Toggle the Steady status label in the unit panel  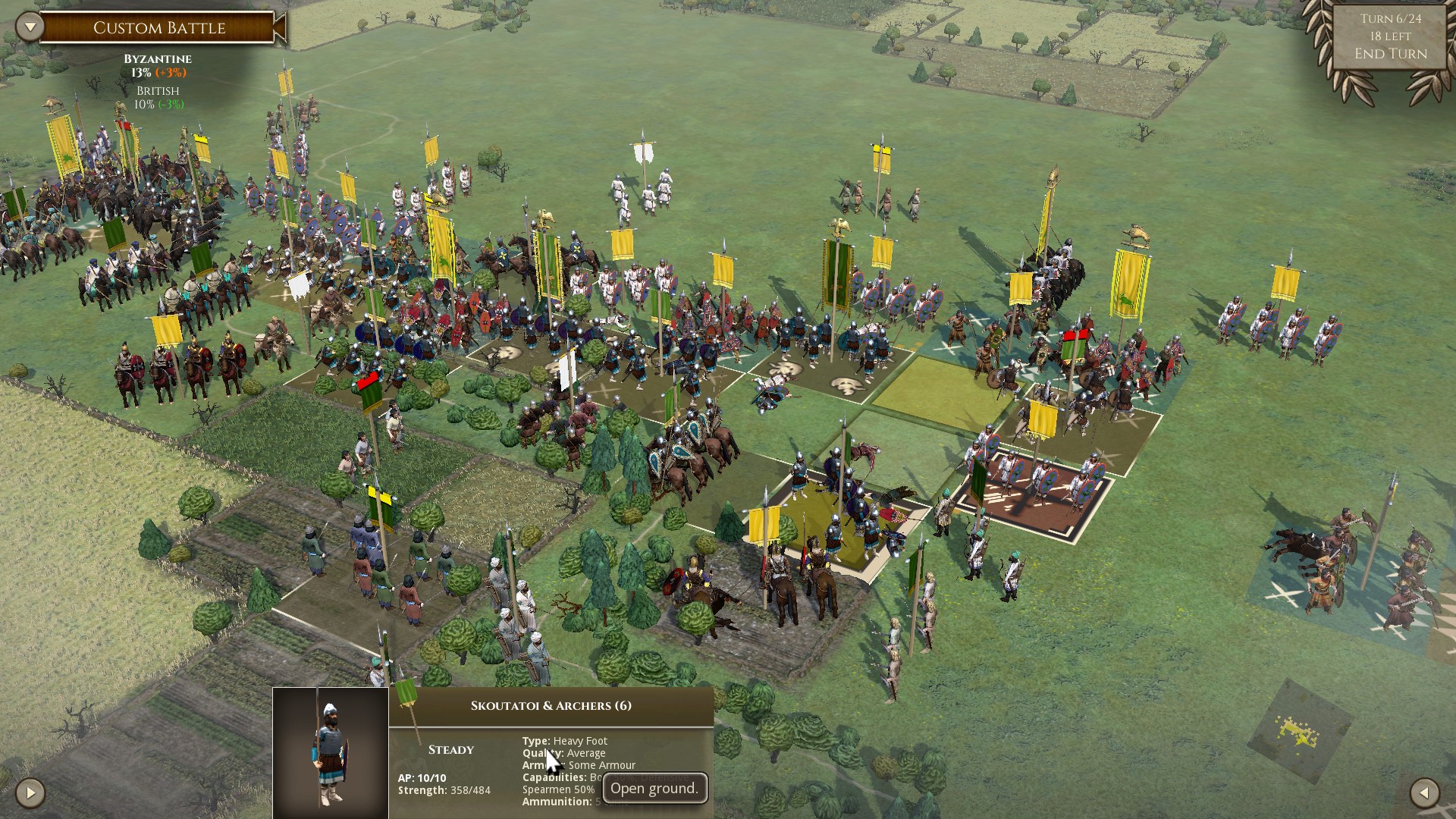coord(453,749)
